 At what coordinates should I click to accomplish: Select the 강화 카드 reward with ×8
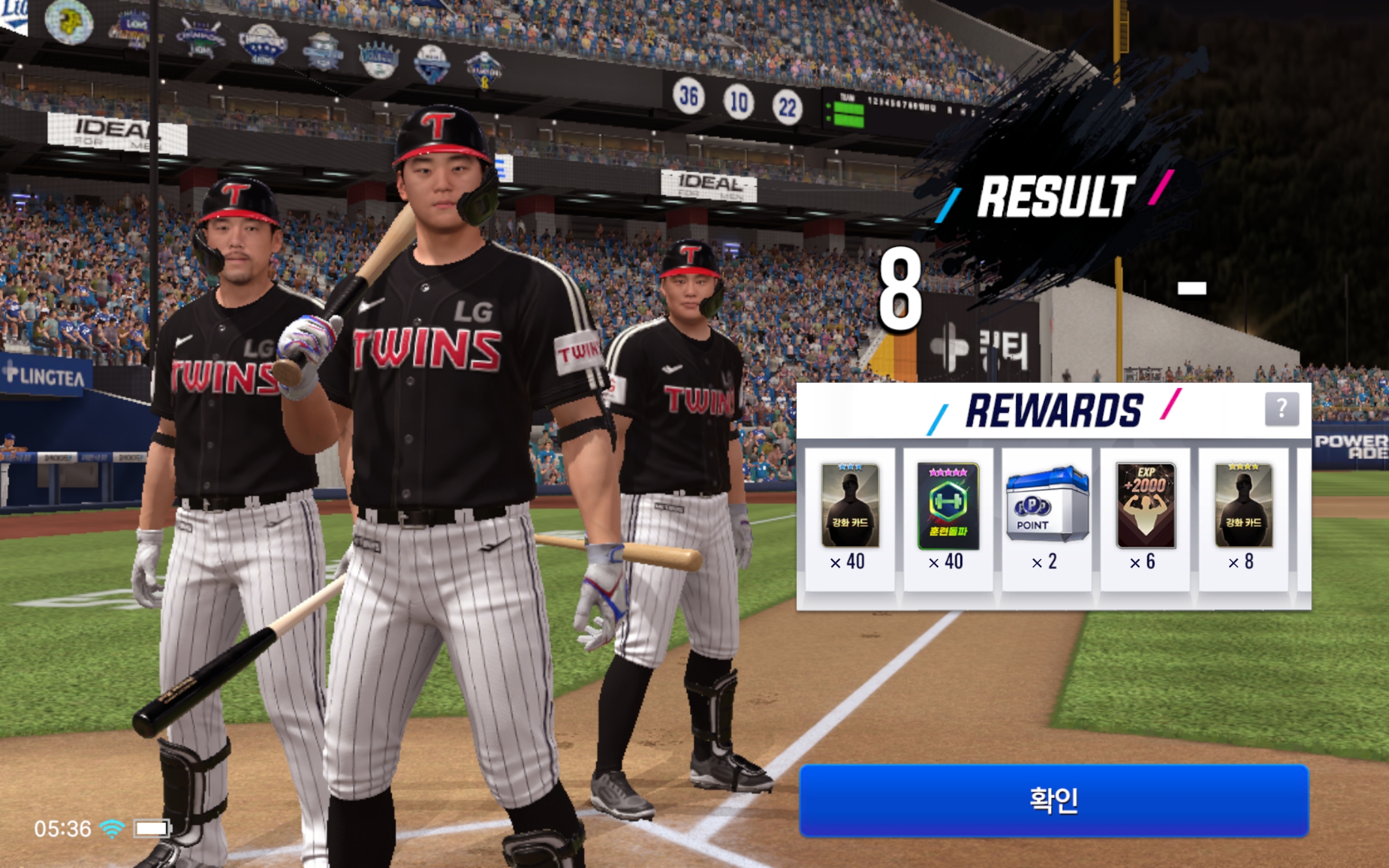coord(1244,506)
